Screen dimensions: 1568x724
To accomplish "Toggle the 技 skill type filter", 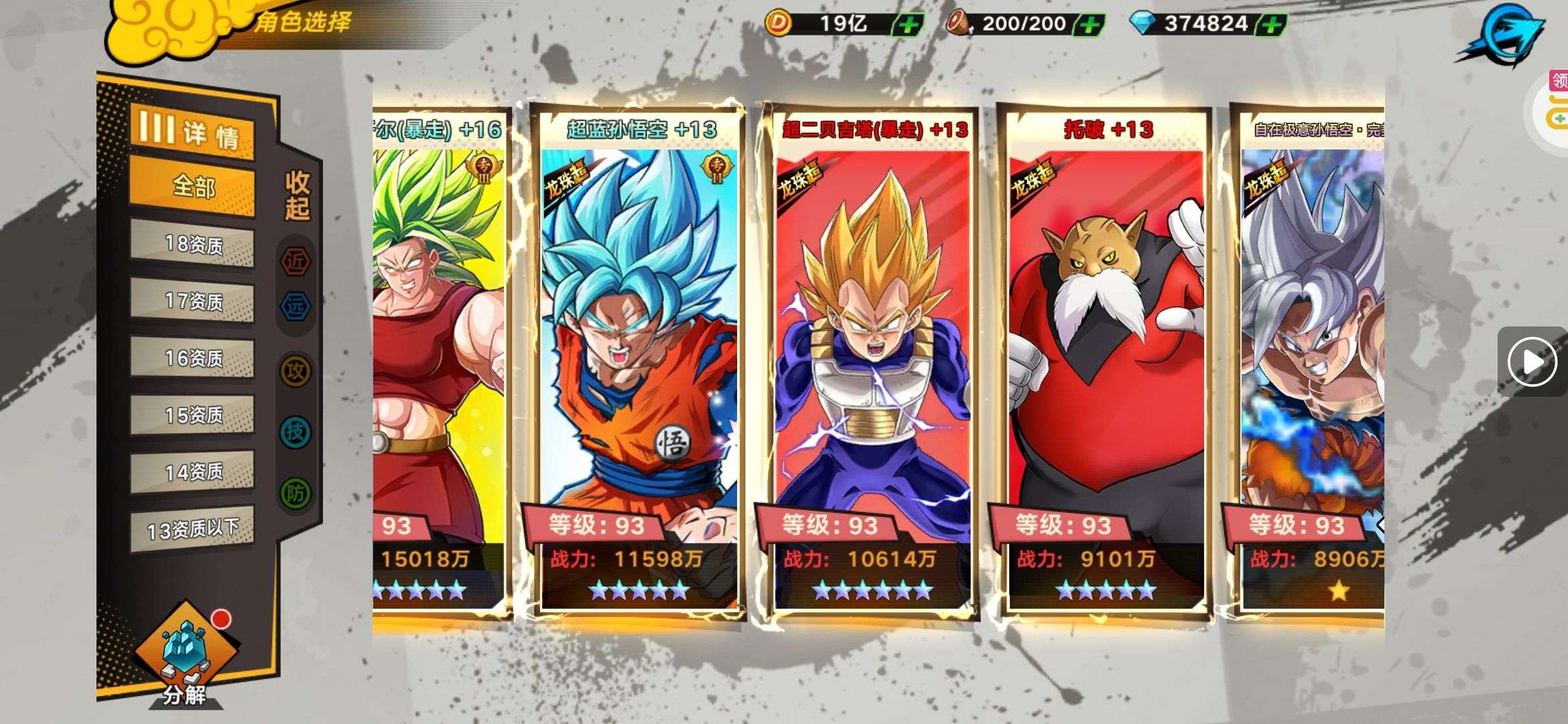I will [x=296, y=432].
